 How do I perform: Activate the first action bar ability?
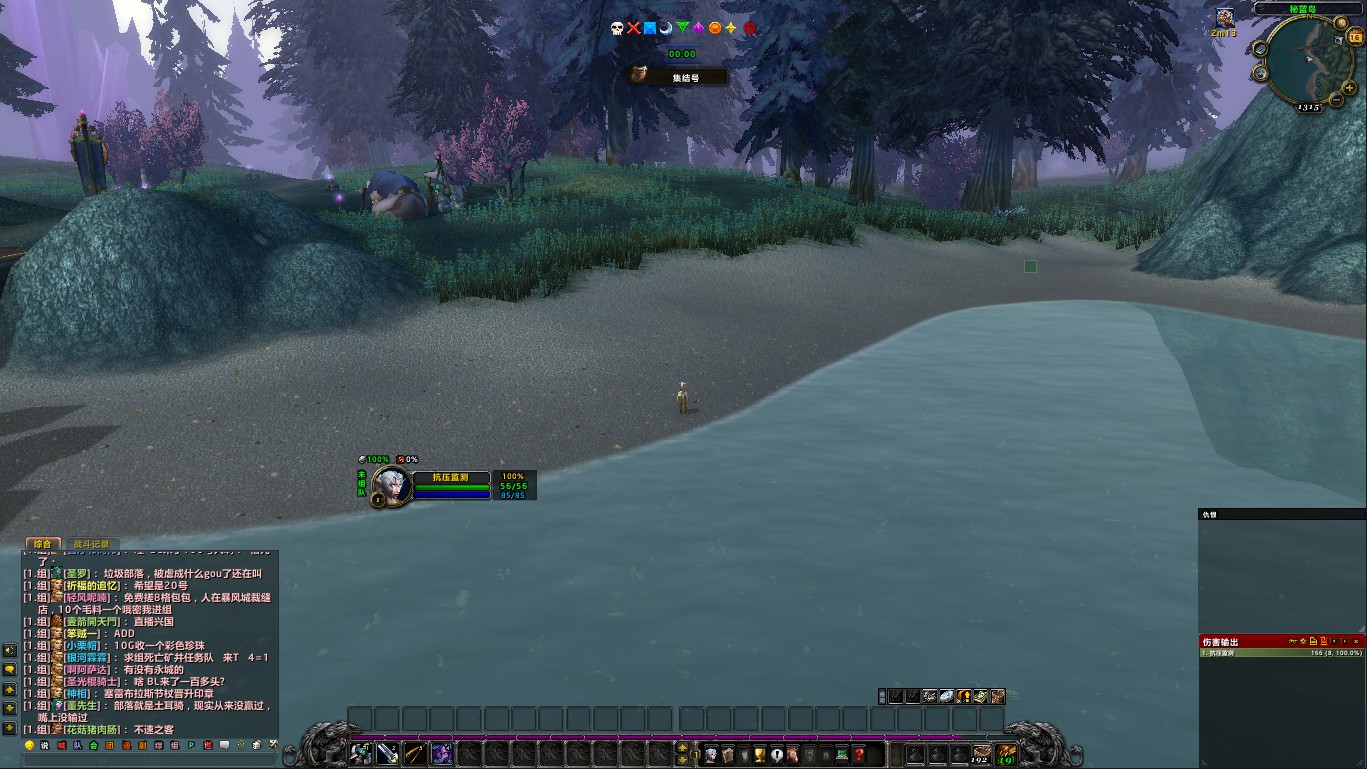click(361, 753)
